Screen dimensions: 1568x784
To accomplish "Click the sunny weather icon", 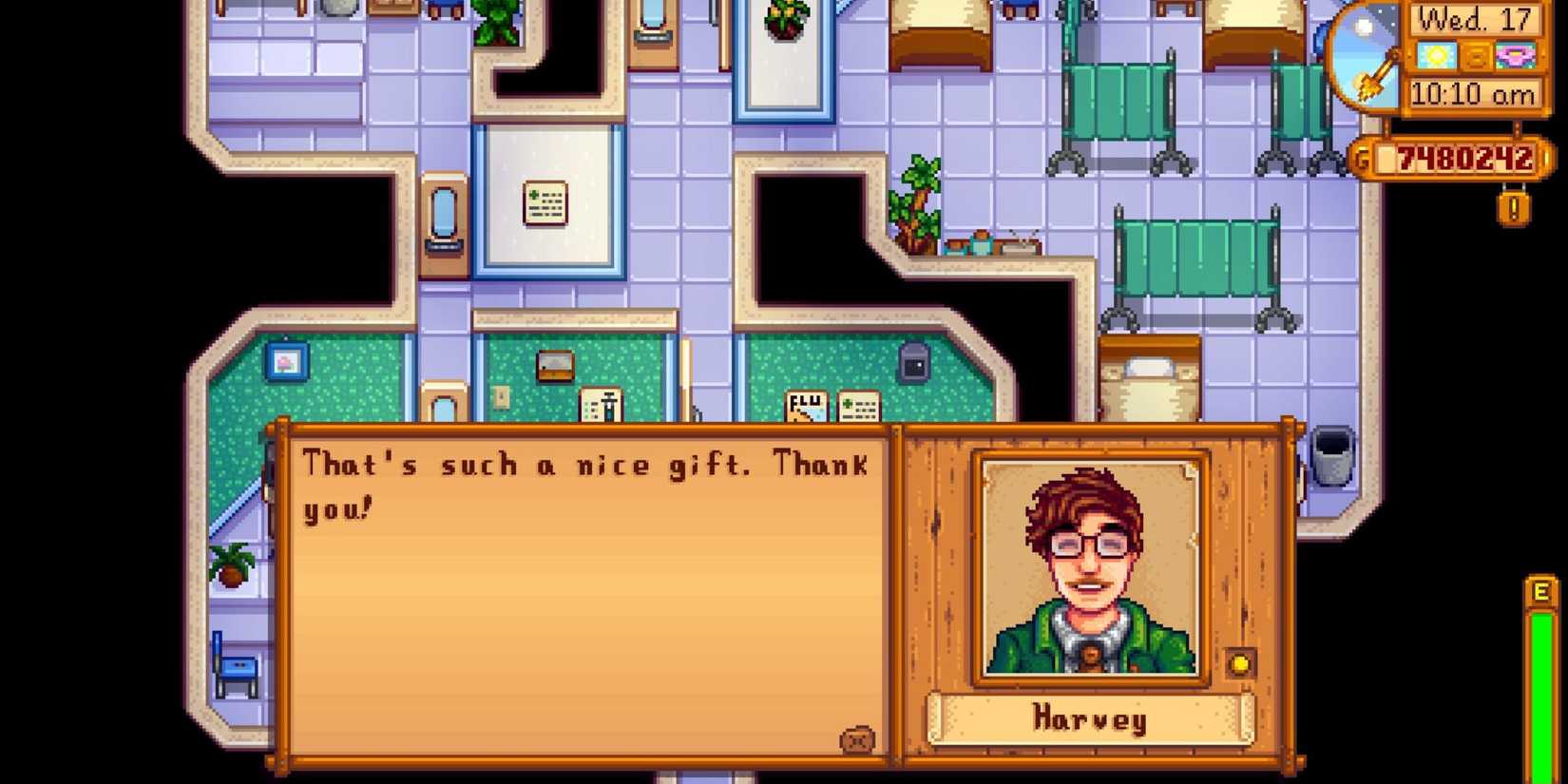I will [x=1437, y=55].
